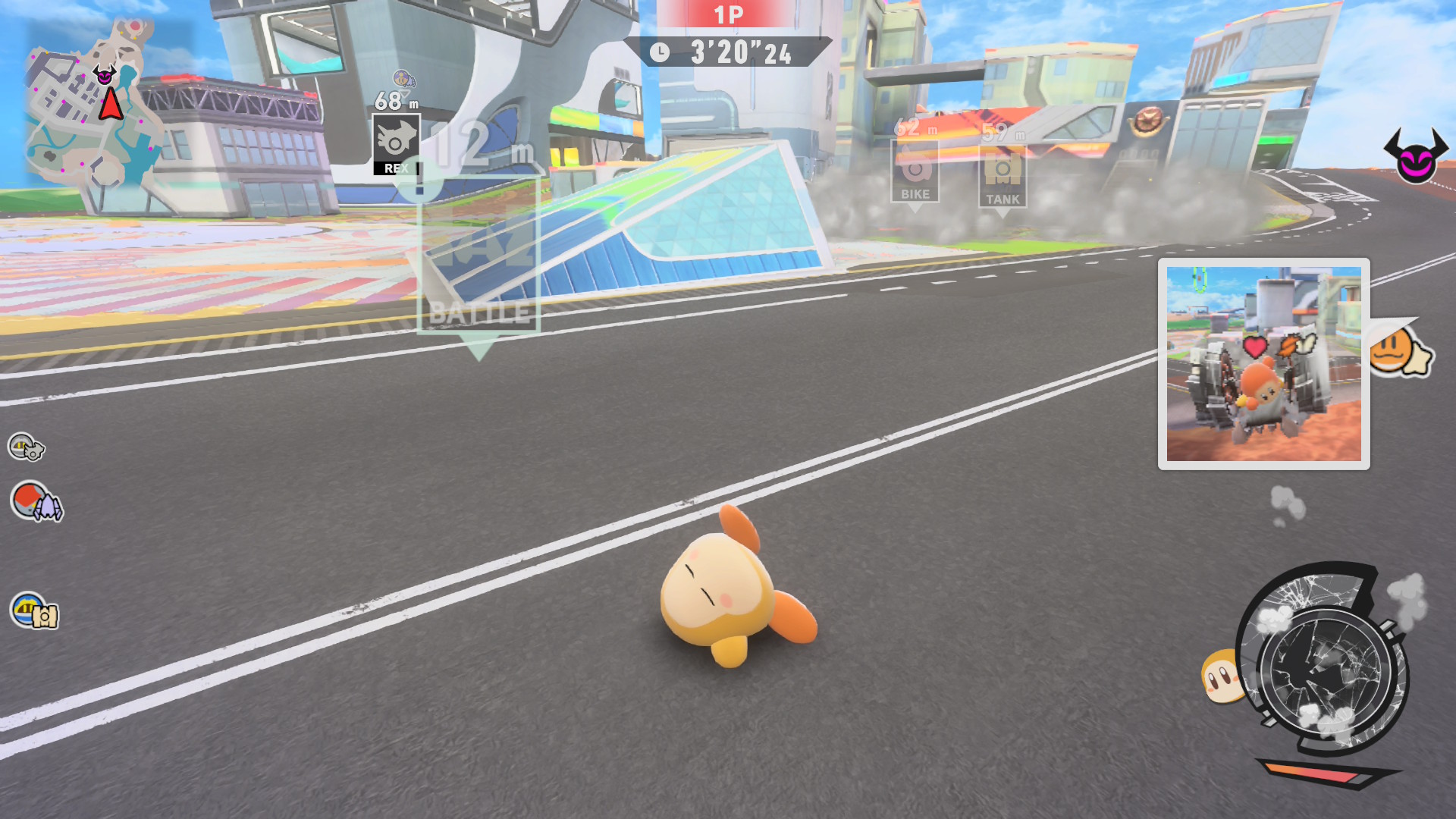Click the red-and-white spiky rider status icon
The width and height of the screenshot is (1456, 819).
pos(36,502)
